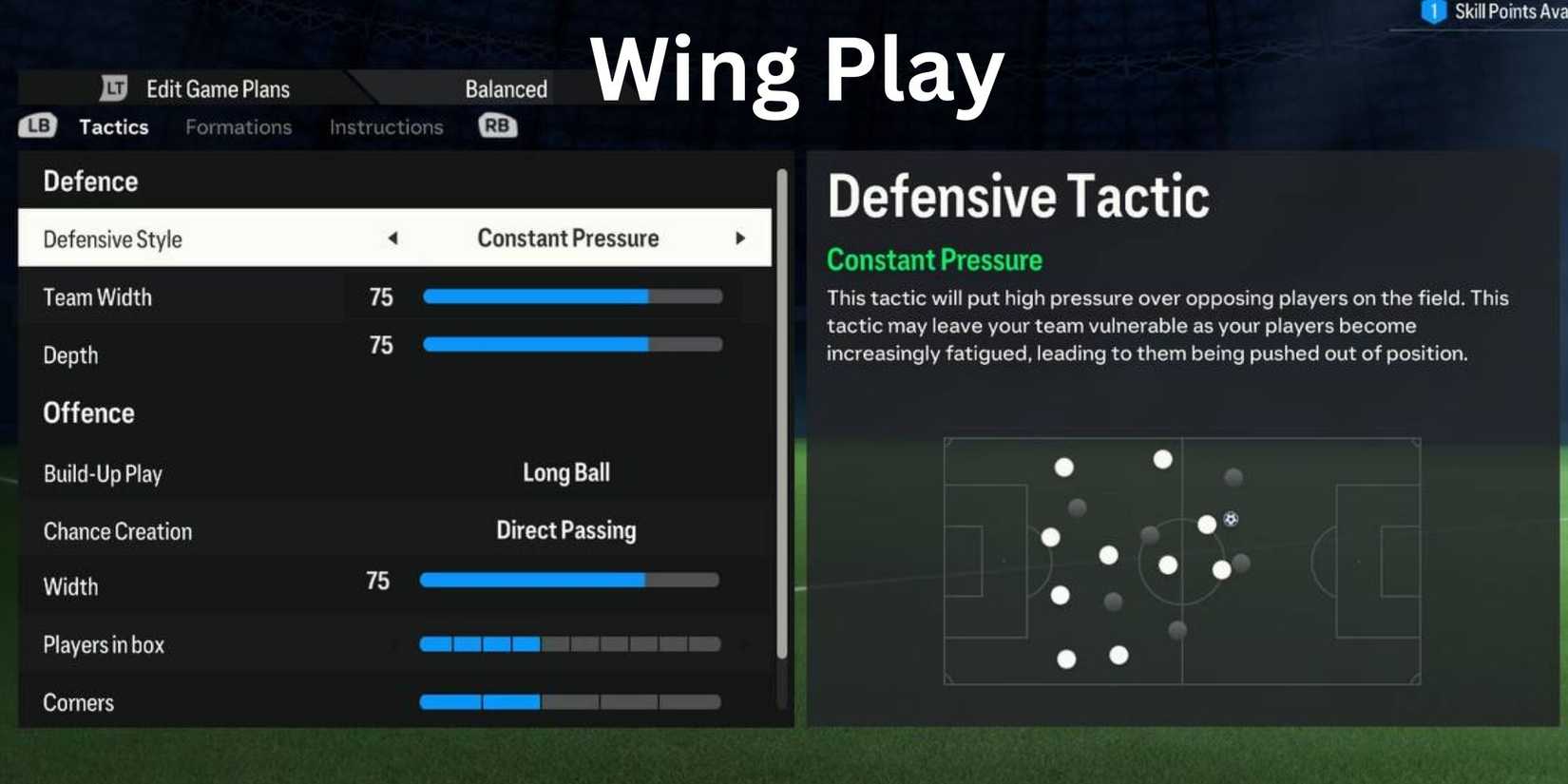Change Build-Up Play from Long Ball

click(x=565, y=472)
